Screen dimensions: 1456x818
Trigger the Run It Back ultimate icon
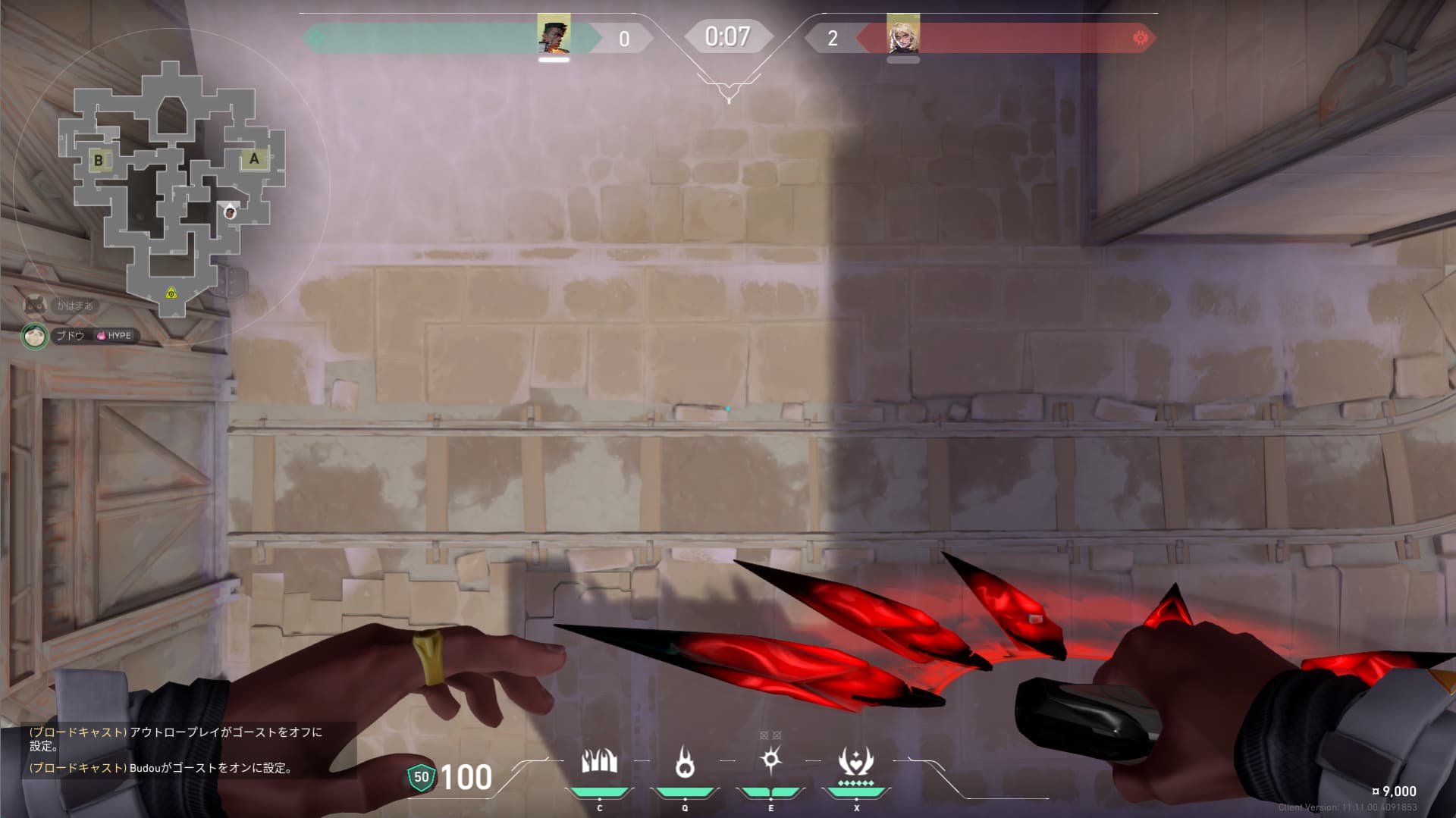(x=856, y=761)
